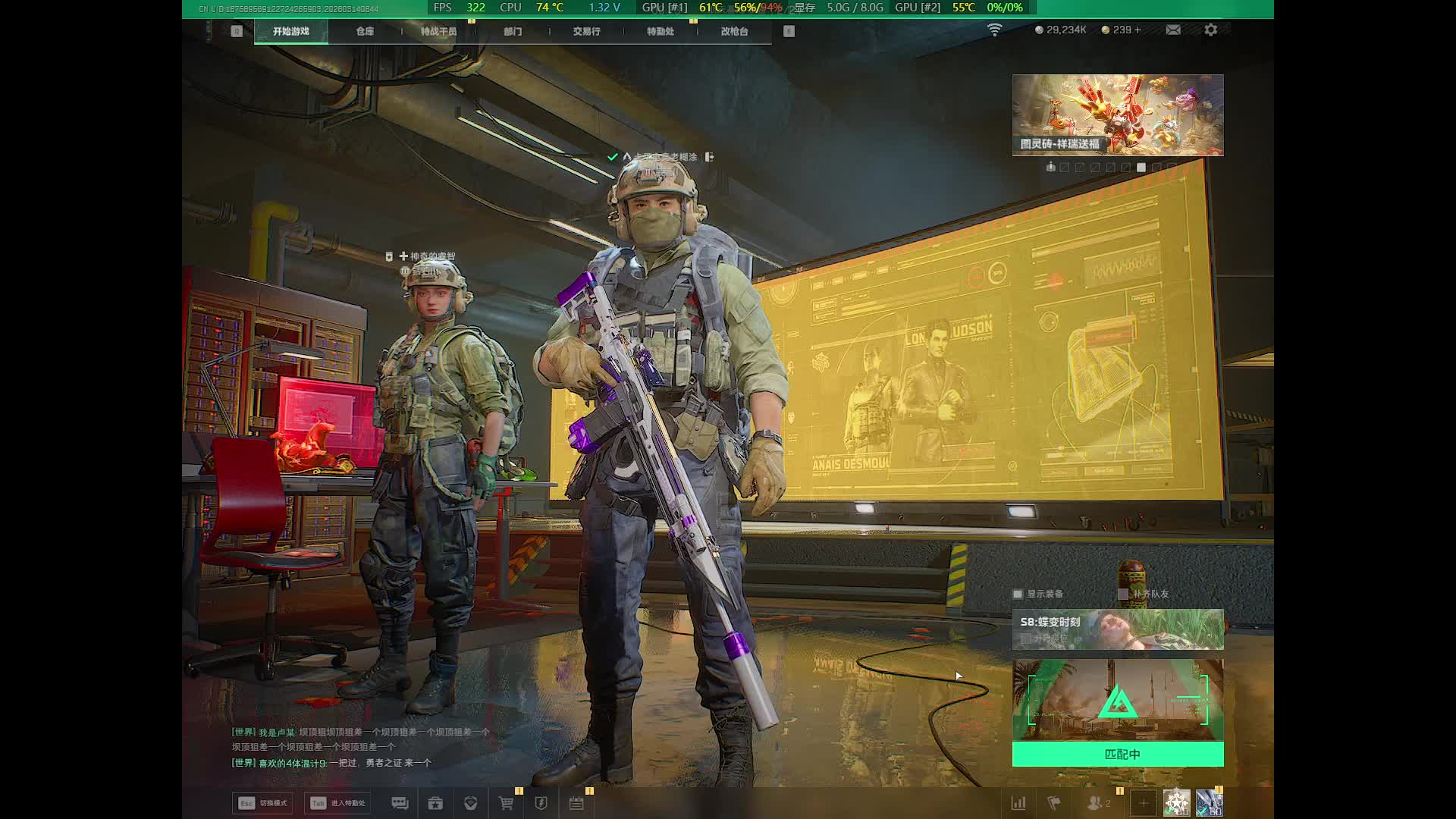Switch to the 仓库 warehouse tab
This screenshot has width=1456, height=819.
tap(365, 31)
